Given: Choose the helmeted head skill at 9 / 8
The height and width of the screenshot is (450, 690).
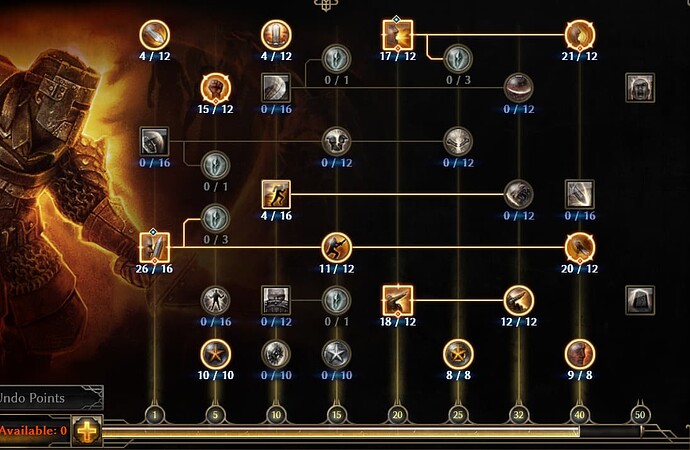Looking at the screenshot, I should [x=579, y=353].
